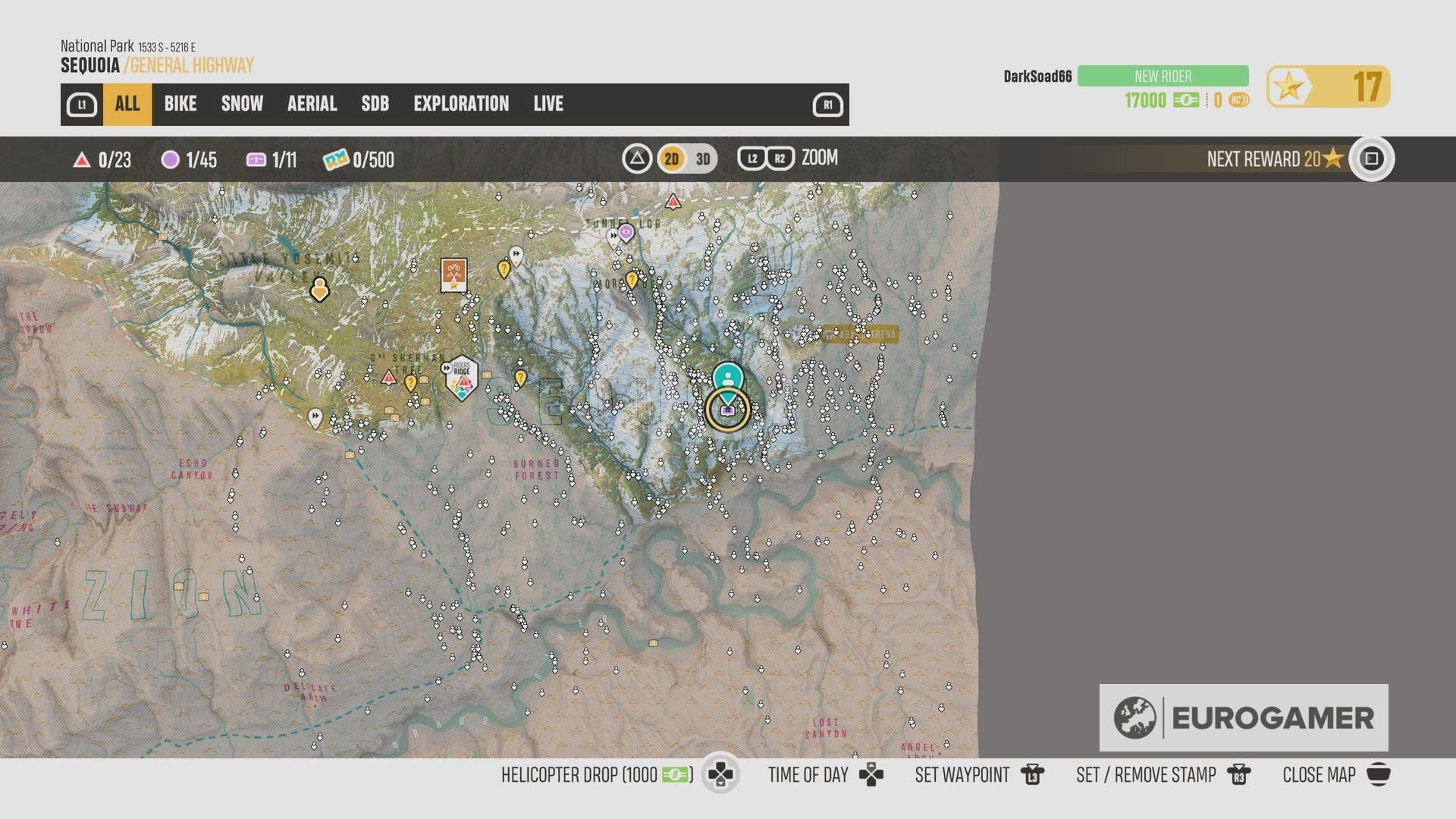This screenshot has height=819, width=1456.
Task: Click Close Map at the bottom right
Action: click(x=1319, y=775)
